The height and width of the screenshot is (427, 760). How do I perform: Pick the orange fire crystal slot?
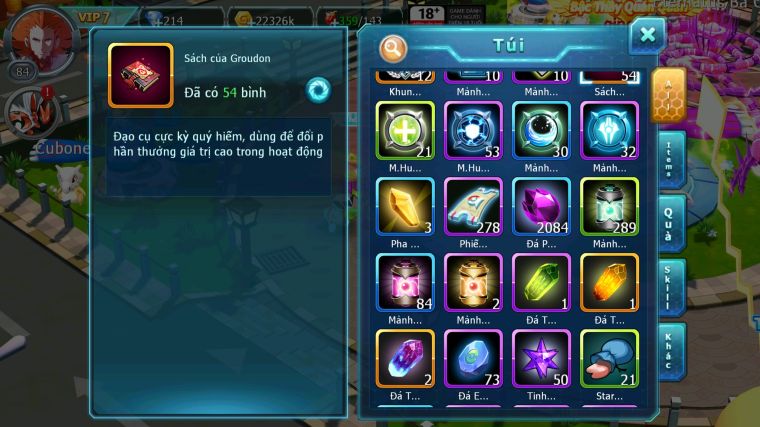[x=609, y=282]
